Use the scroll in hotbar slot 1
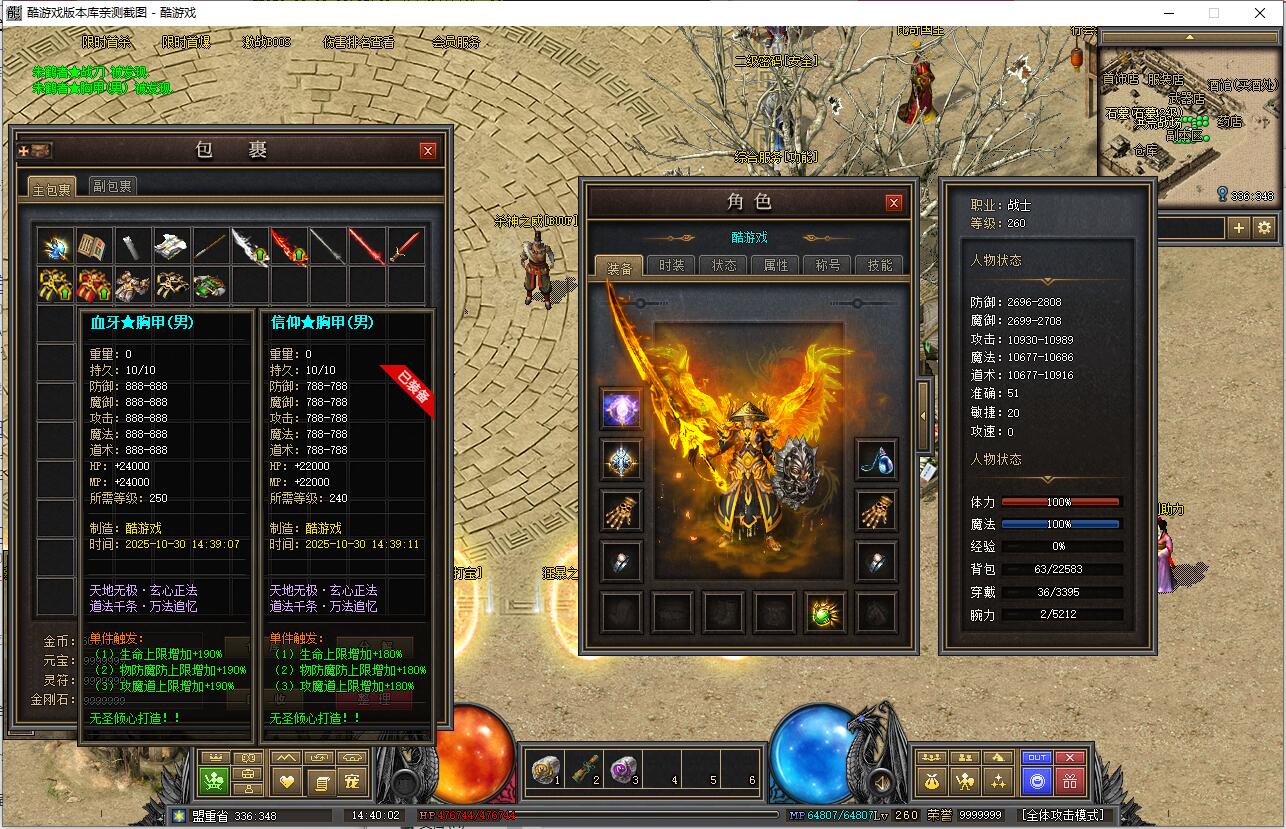The width and height of the screenshot is (1286, 829). tap(545, 768)
